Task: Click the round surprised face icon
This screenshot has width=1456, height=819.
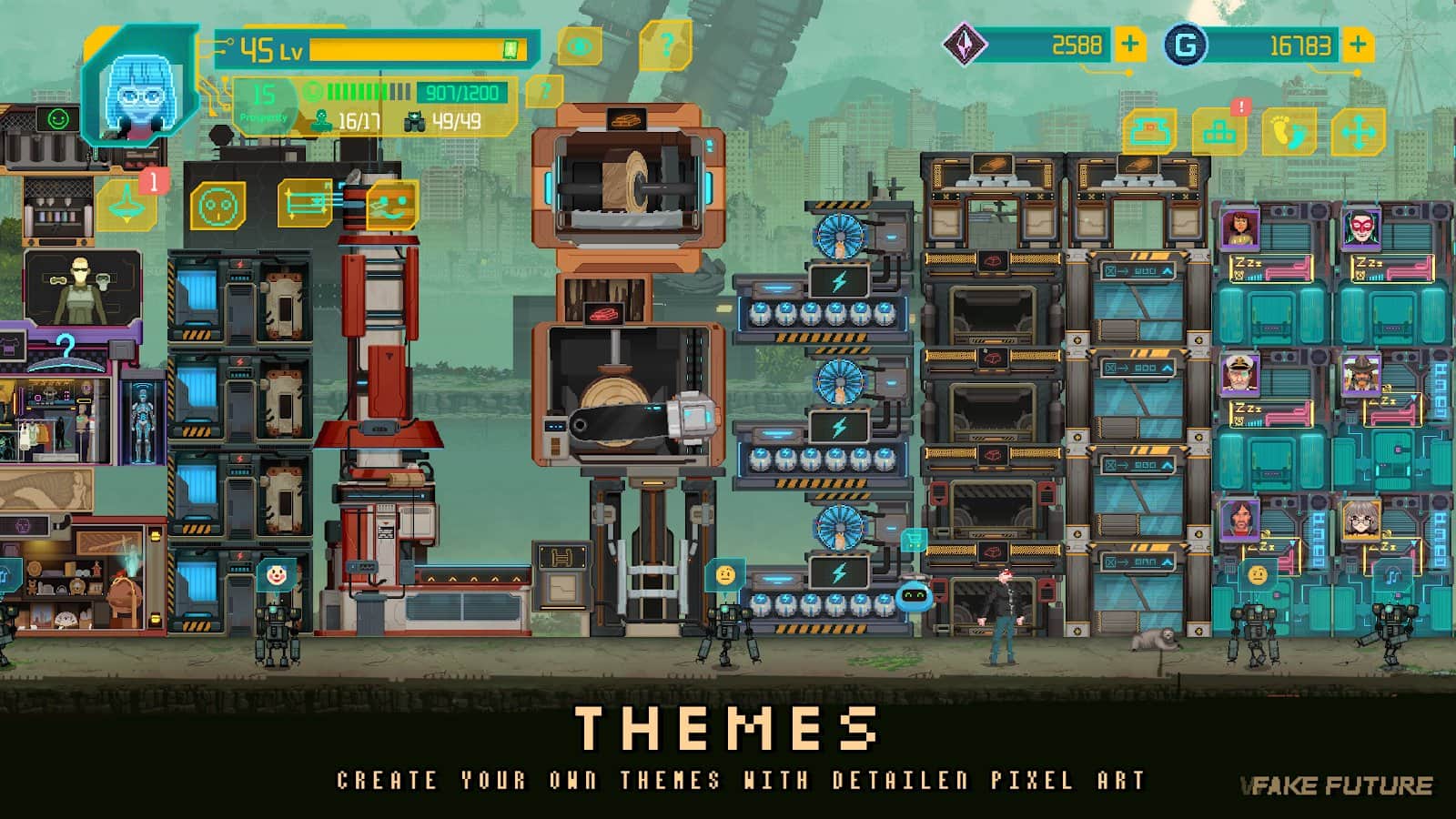Action: pyautogui.click(x=217, y=206)
